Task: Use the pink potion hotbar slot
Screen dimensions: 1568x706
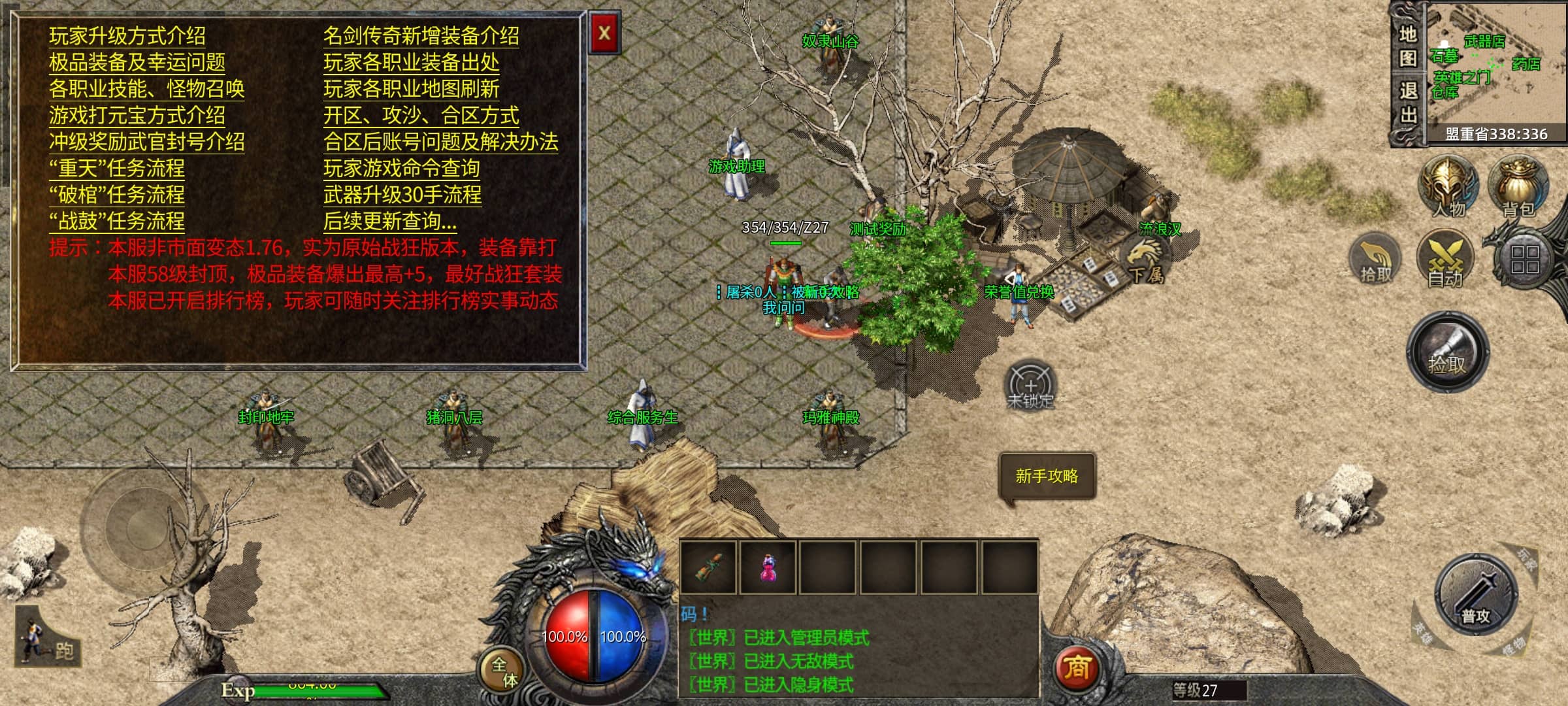Action: pyautogui.click(x=768, y=567)
